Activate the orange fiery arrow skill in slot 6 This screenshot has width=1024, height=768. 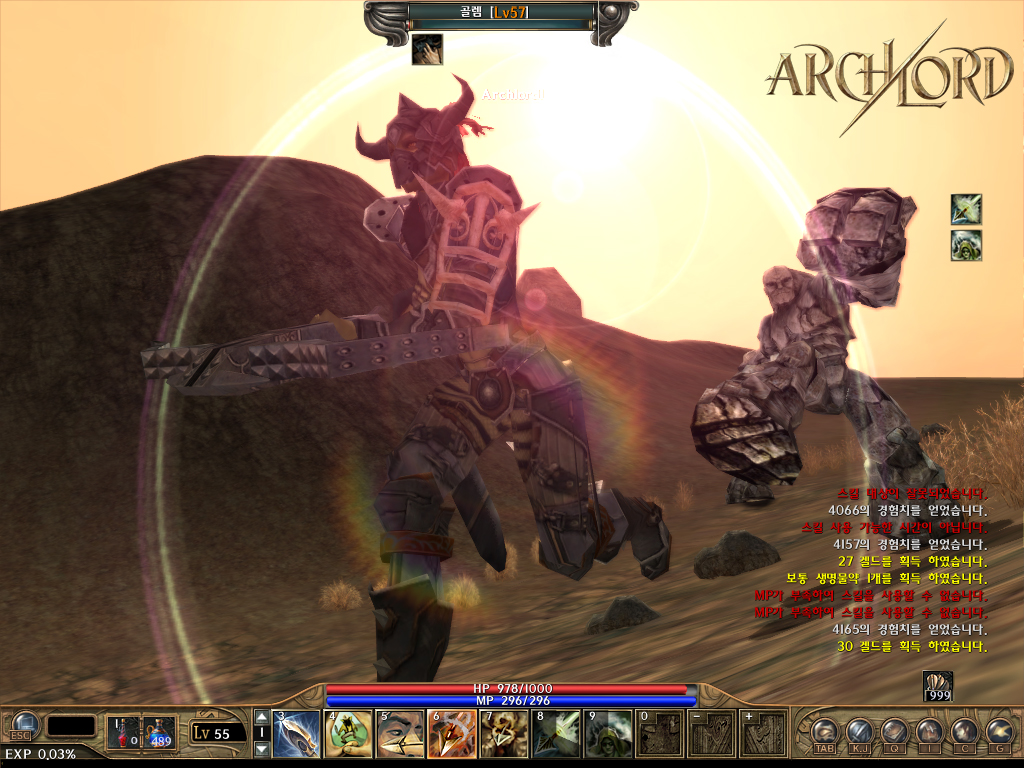(452, 733)
